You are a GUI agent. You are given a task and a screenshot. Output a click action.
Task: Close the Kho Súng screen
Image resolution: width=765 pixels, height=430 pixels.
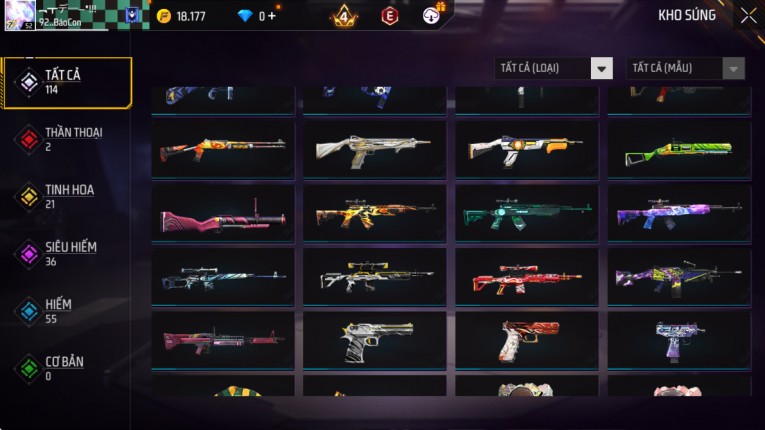click(748, 15)
